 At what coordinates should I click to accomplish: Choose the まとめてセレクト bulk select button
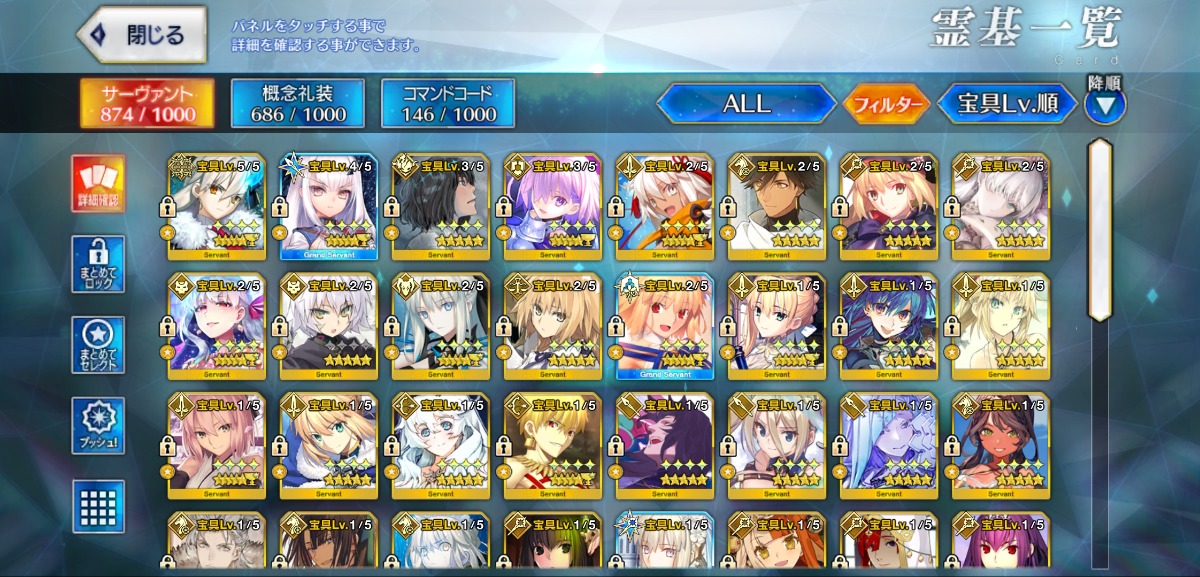tap(99, 345)
